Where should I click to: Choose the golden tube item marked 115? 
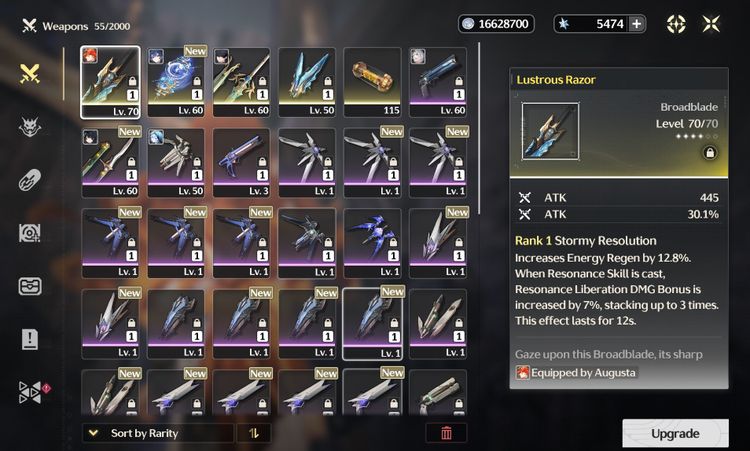[x=375, y=82]
